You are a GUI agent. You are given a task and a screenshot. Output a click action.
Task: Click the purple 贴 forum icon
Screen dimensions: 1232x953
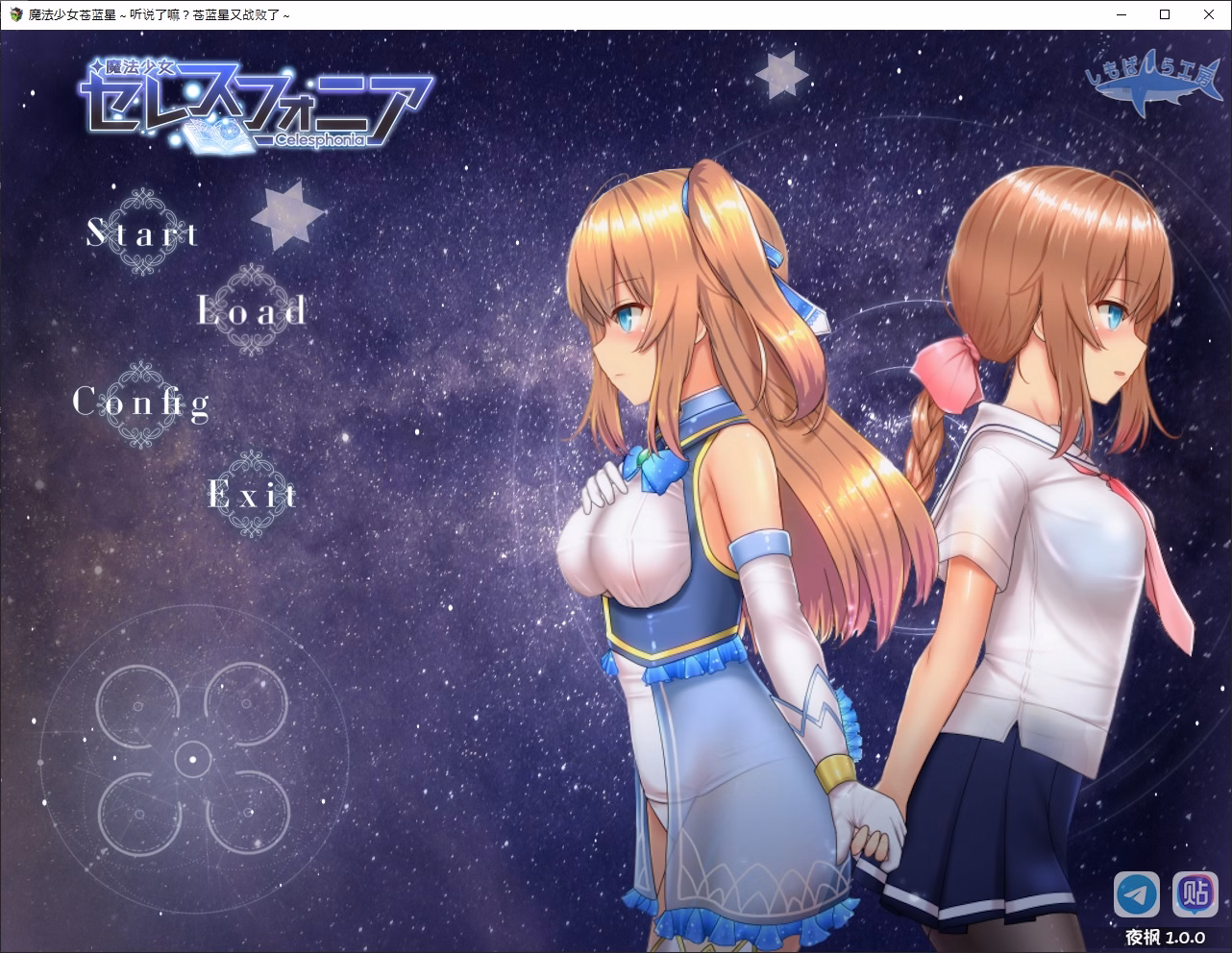coord(1195,895)
